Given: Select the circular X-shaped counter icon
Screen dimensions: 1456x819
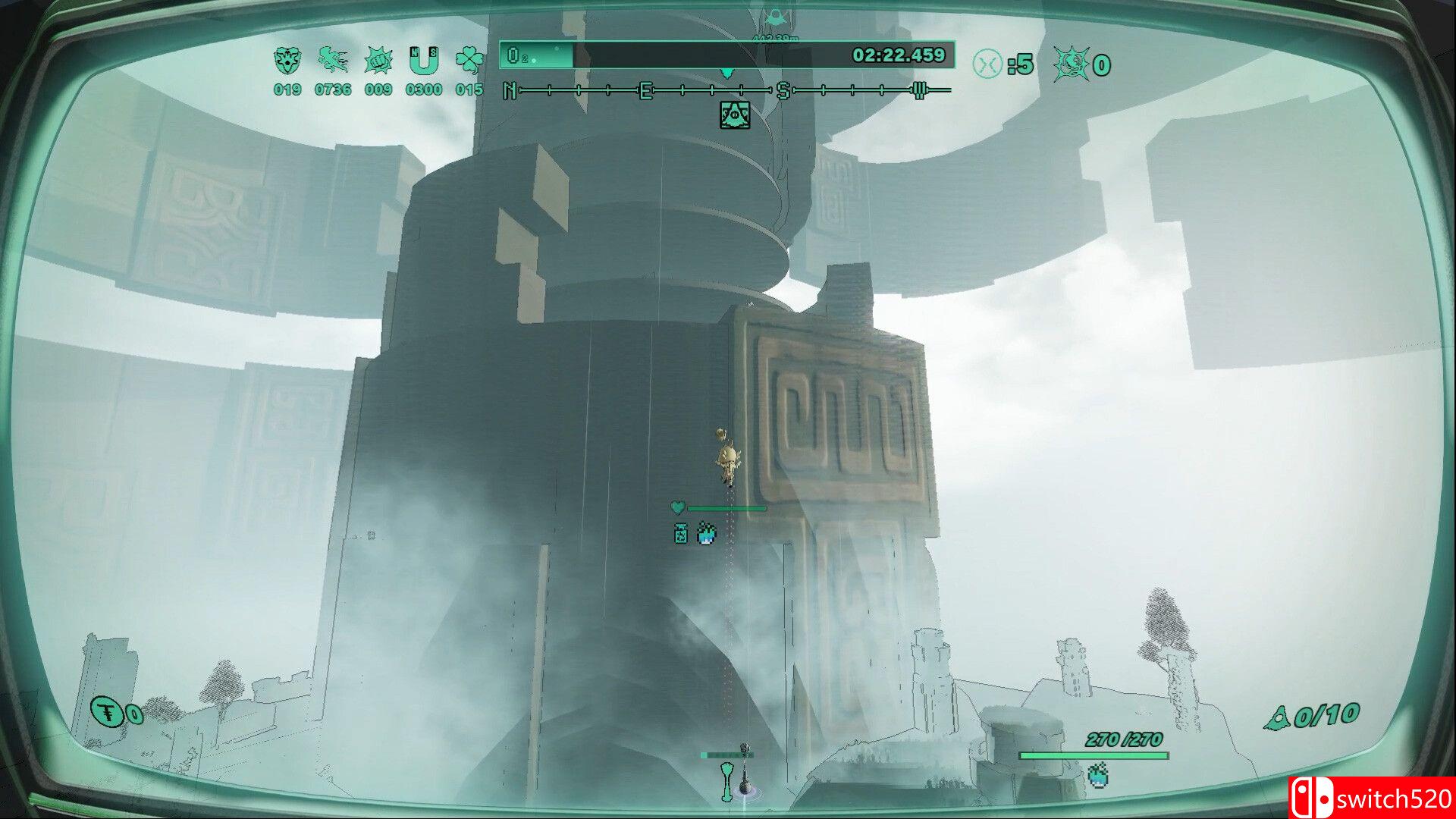Looking at the screenshot, I should (987, 64).
